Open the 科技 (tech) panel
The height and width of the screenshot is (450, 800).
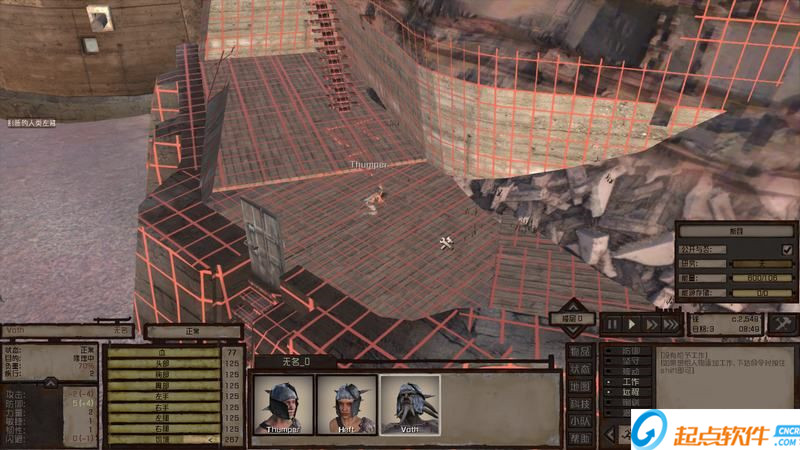(580, 403)
